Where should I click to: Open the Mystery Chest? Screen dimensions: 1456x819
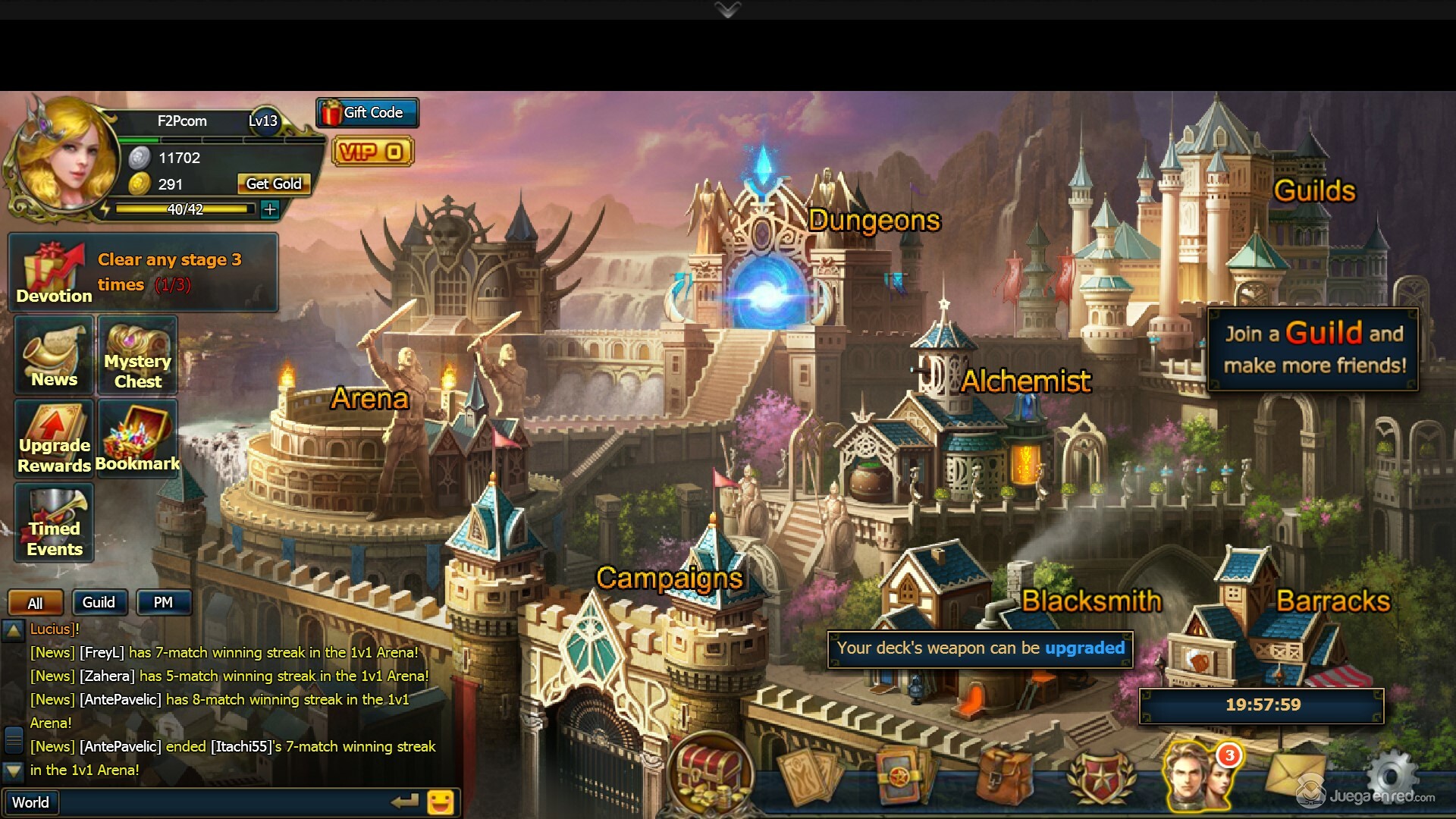pyautogui.click(x=137, y=356)
